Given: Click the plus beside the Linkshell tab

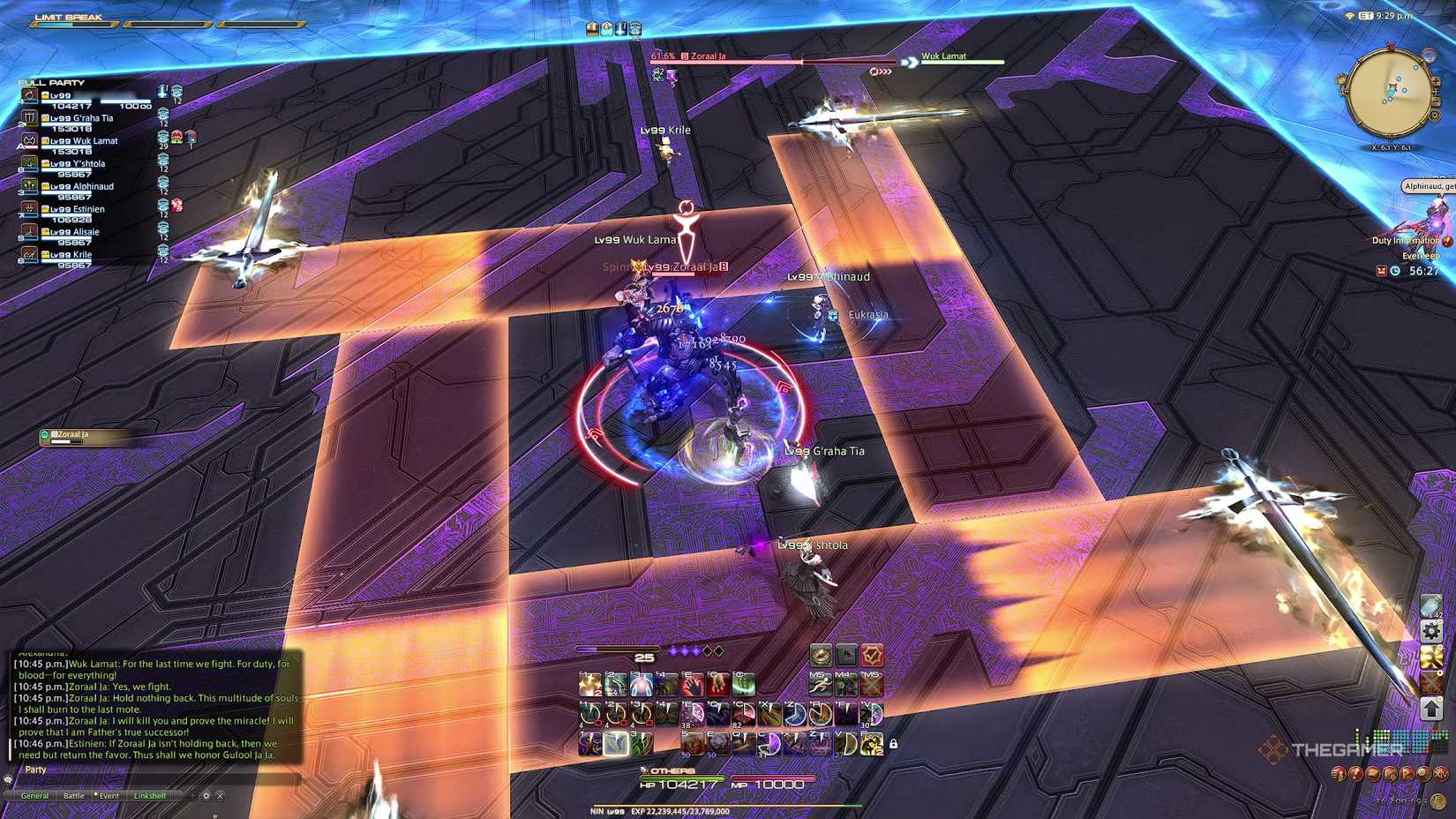Looking at the screenshot, I should (x=192, y=795).
